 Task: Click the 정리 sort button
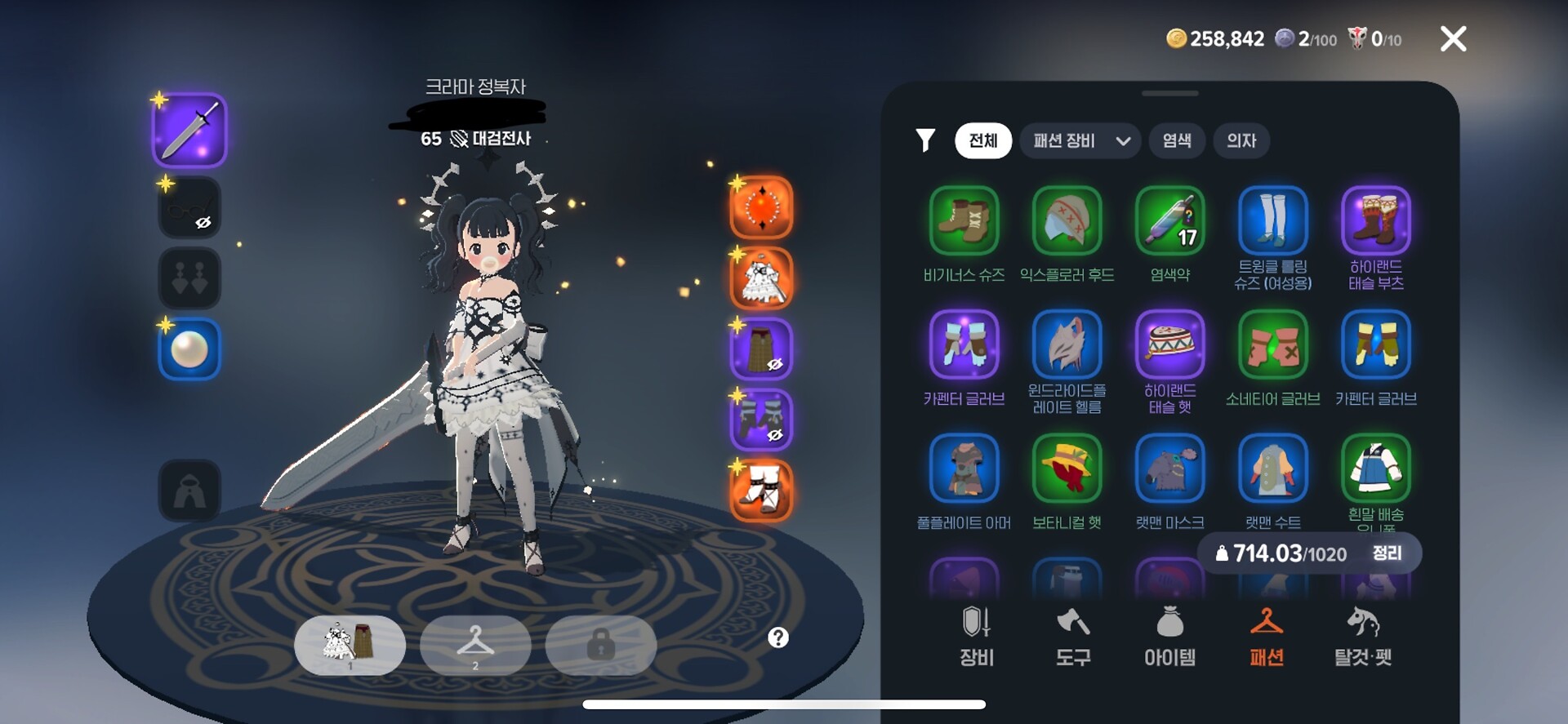[x=1387, y=553]
